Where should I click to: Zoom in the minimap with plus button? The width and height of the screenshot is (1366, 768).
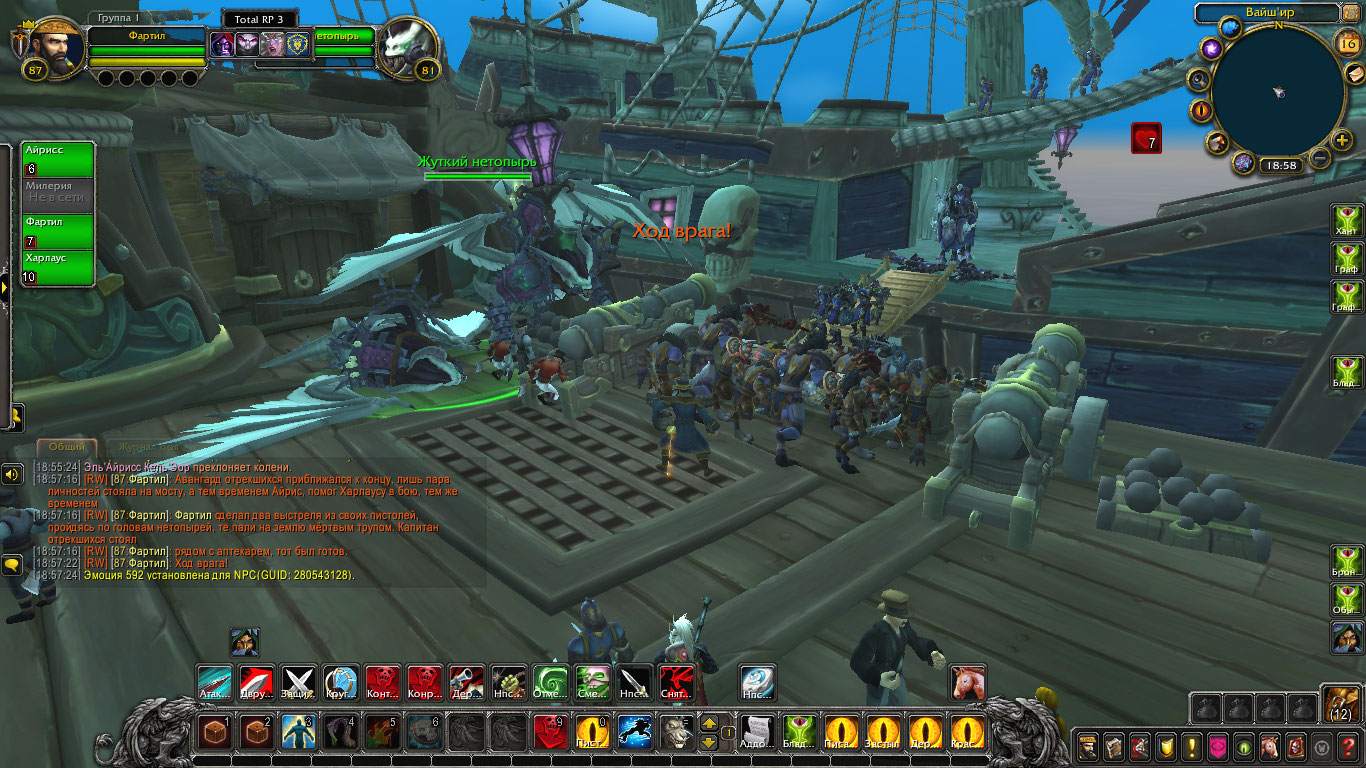click(x=1342, y=139)
